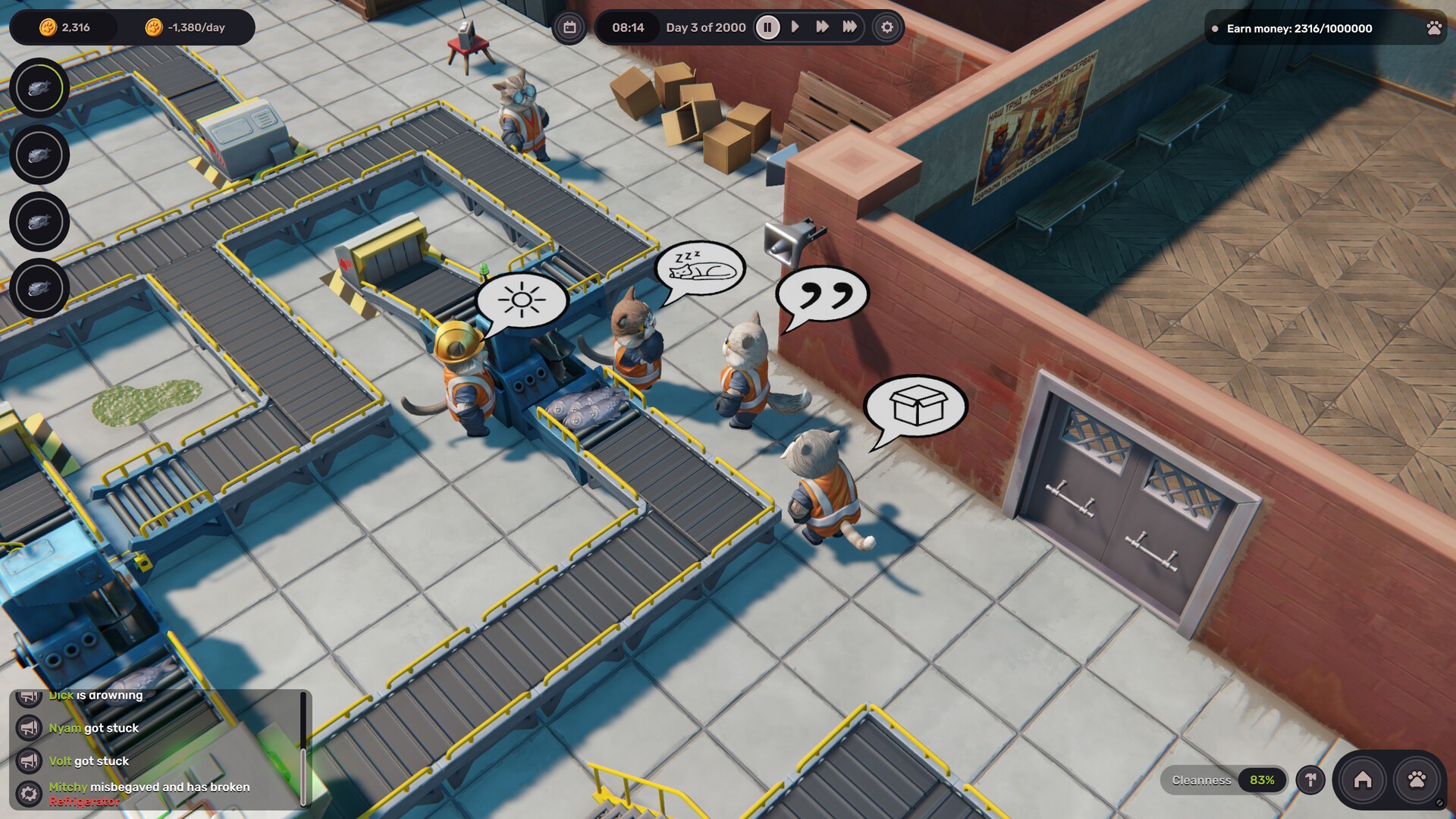Open the settings gear menu

click(x=886, y=28)
